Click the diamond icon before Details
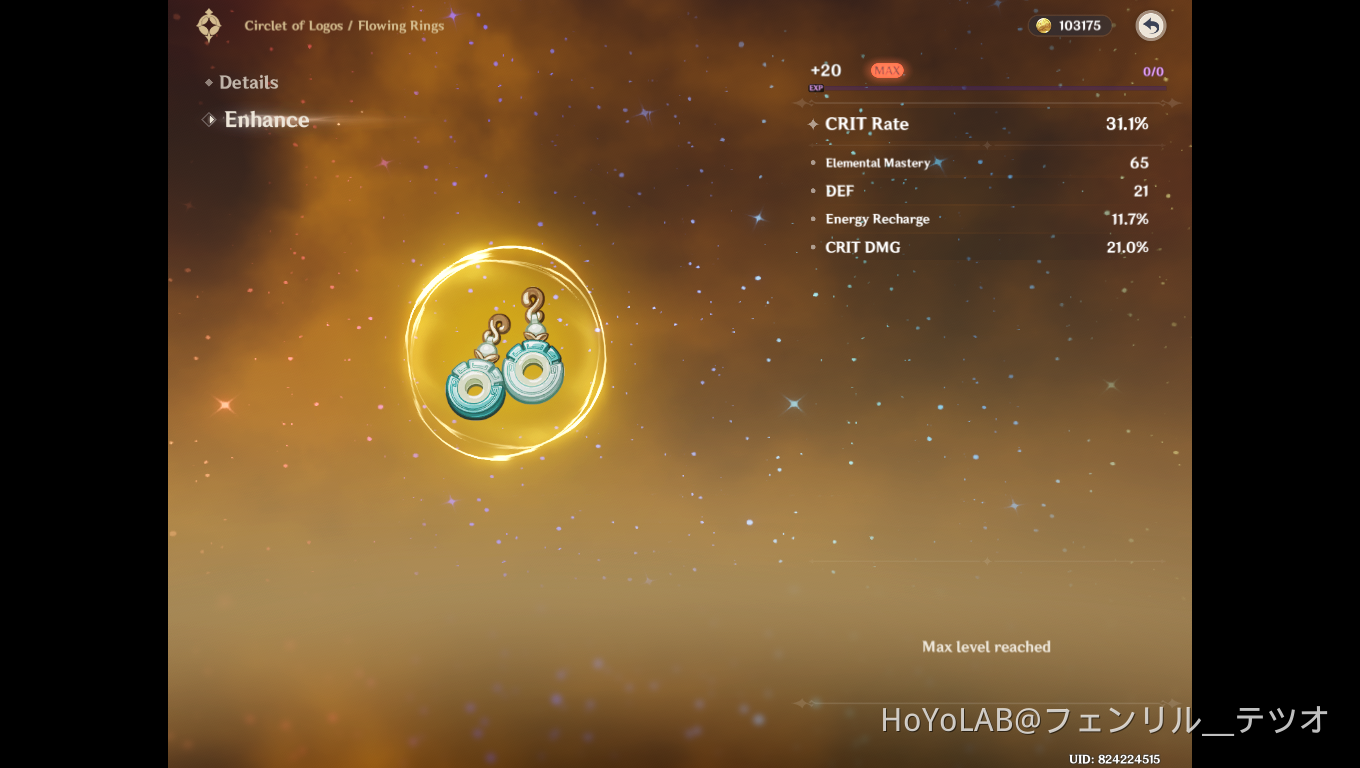The width and height of the screenshot is (1360, 768). pyautogui.click(x=208, y=82)
